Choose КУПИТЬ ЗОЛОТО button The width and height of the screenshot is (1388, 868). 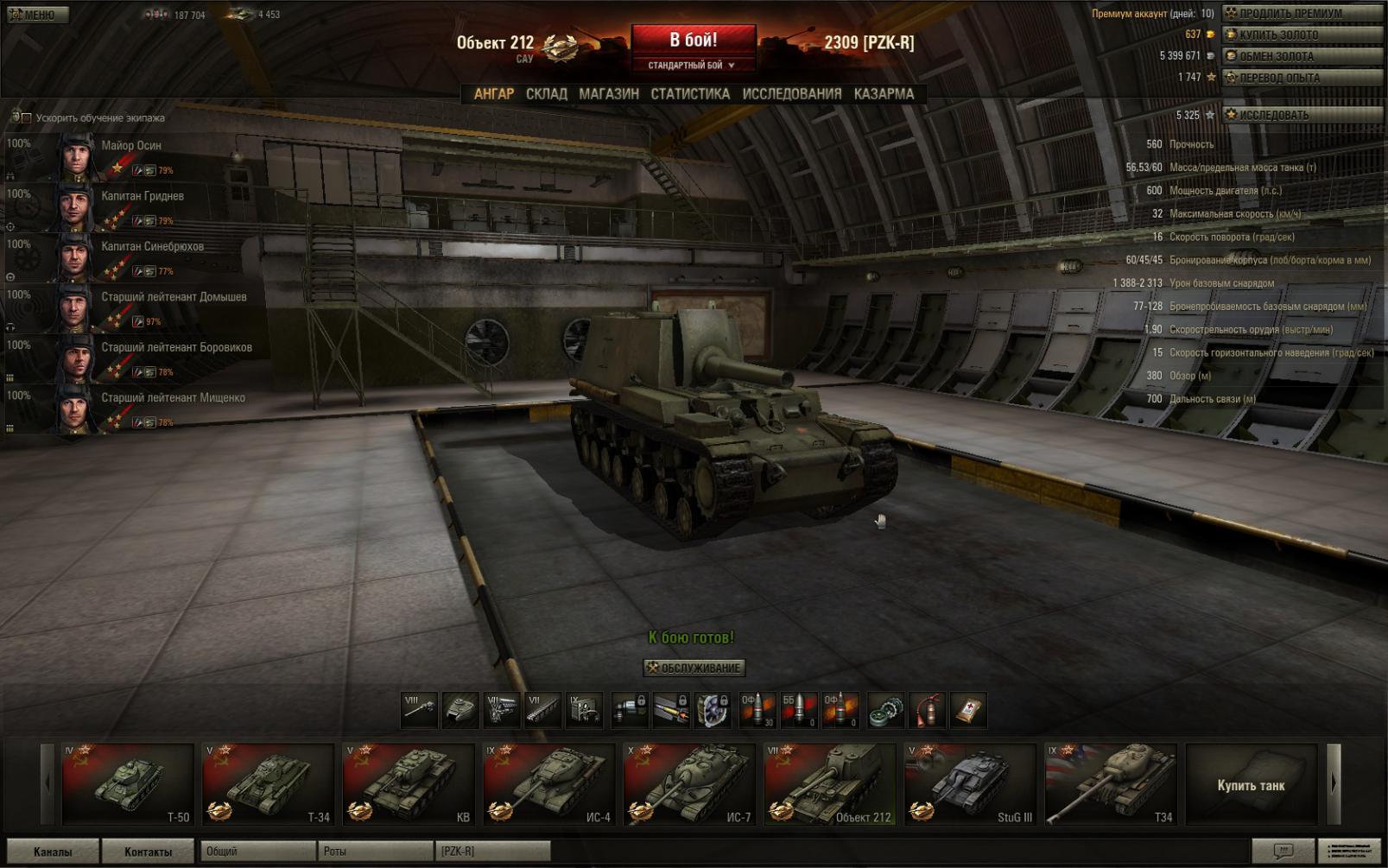click(1302, 35)
